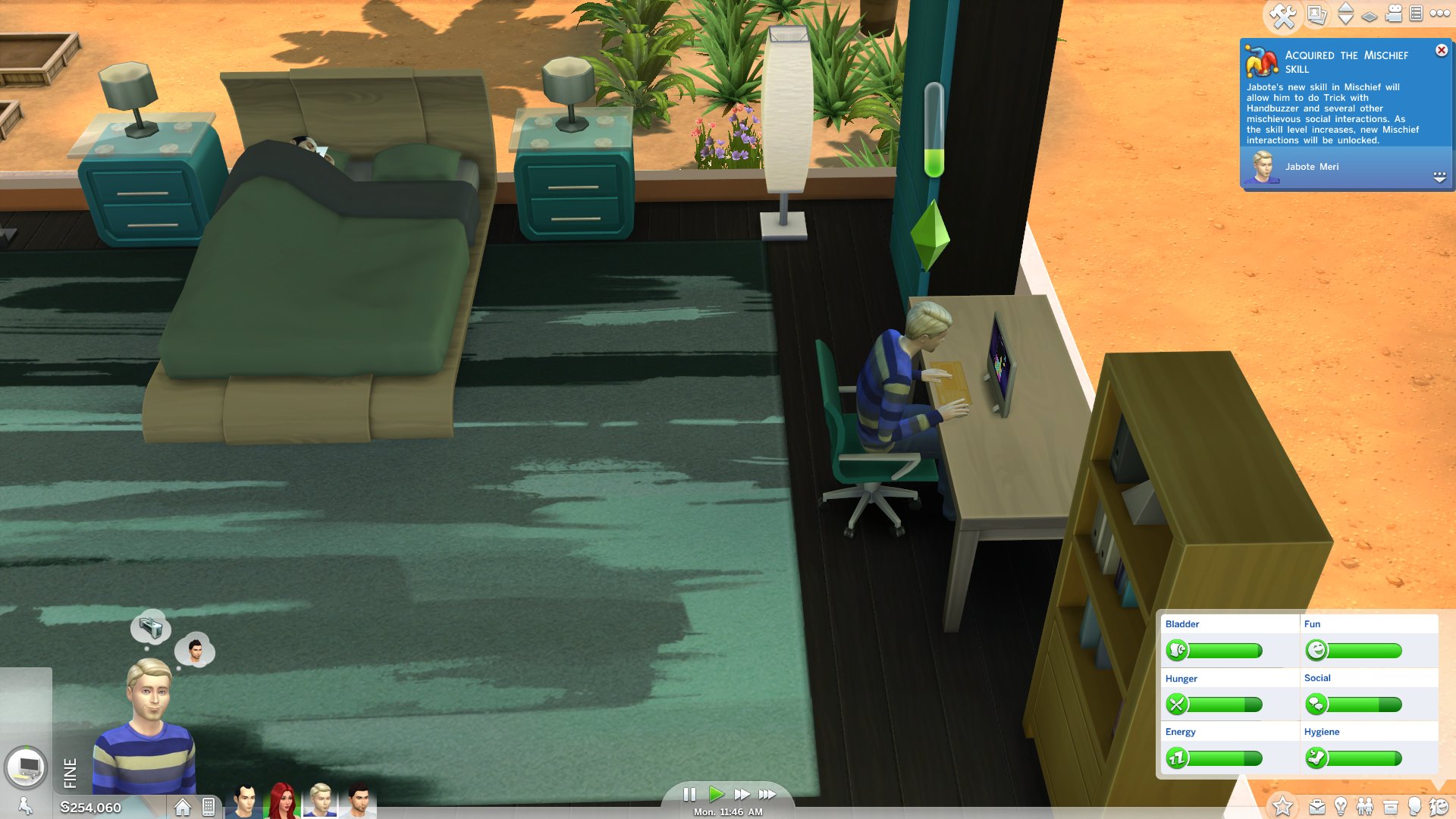Screen dimensions: 1456x819
Task: Toggle the walls up/down view
Action: [x=1346, y=13]
